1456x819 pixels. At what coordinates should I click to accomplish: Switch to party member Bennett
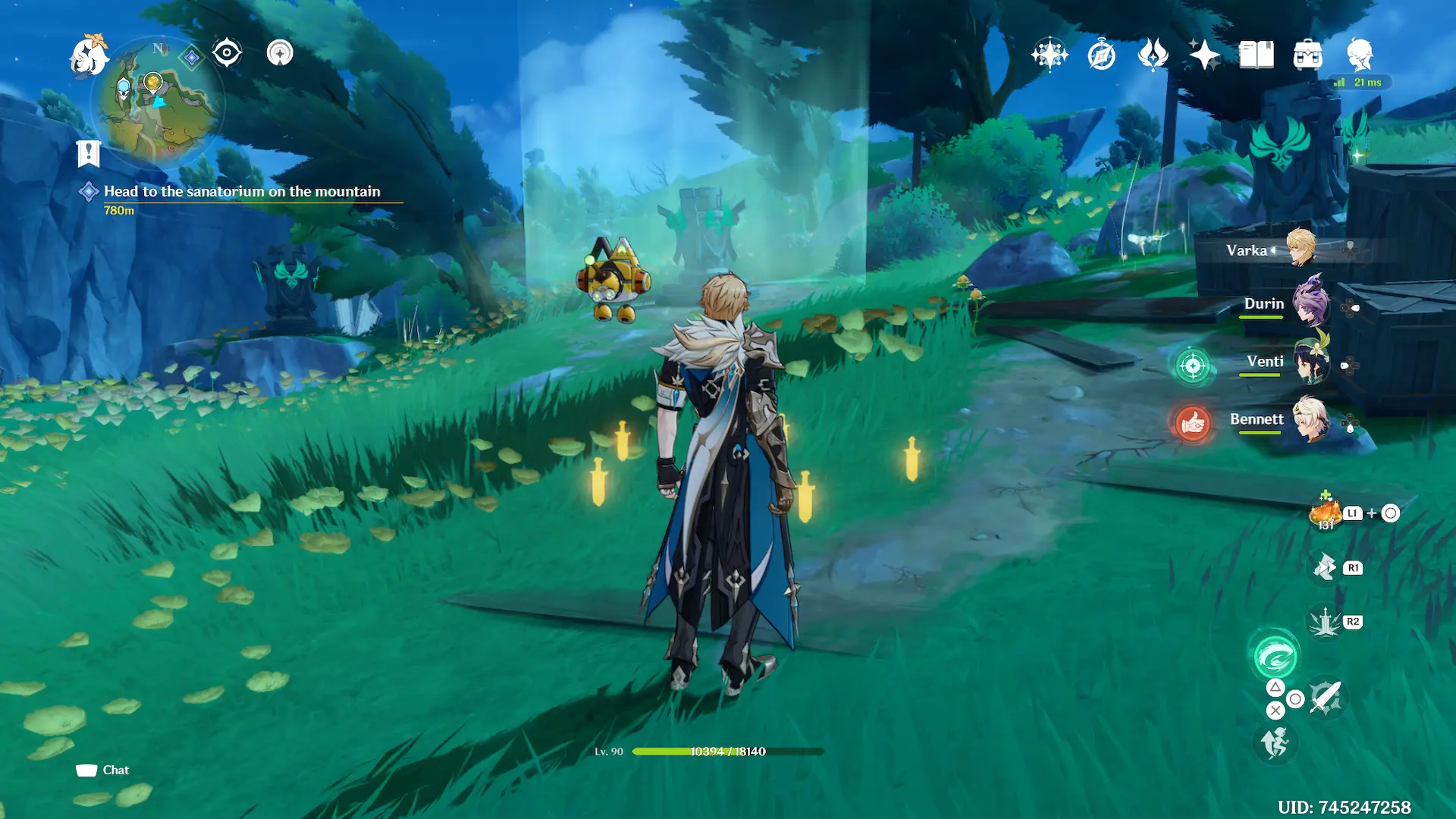pyautogui.click(x=1310, y=419)
